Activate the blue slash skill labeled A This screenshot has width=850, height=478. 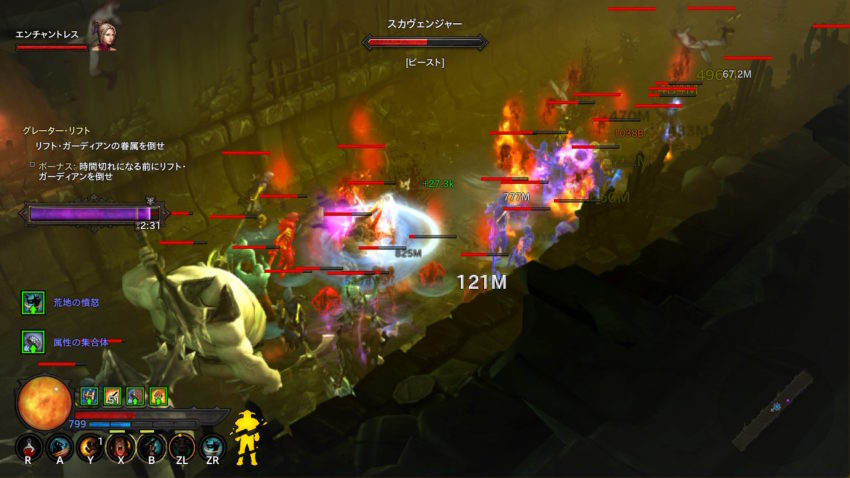coord(60,447)
